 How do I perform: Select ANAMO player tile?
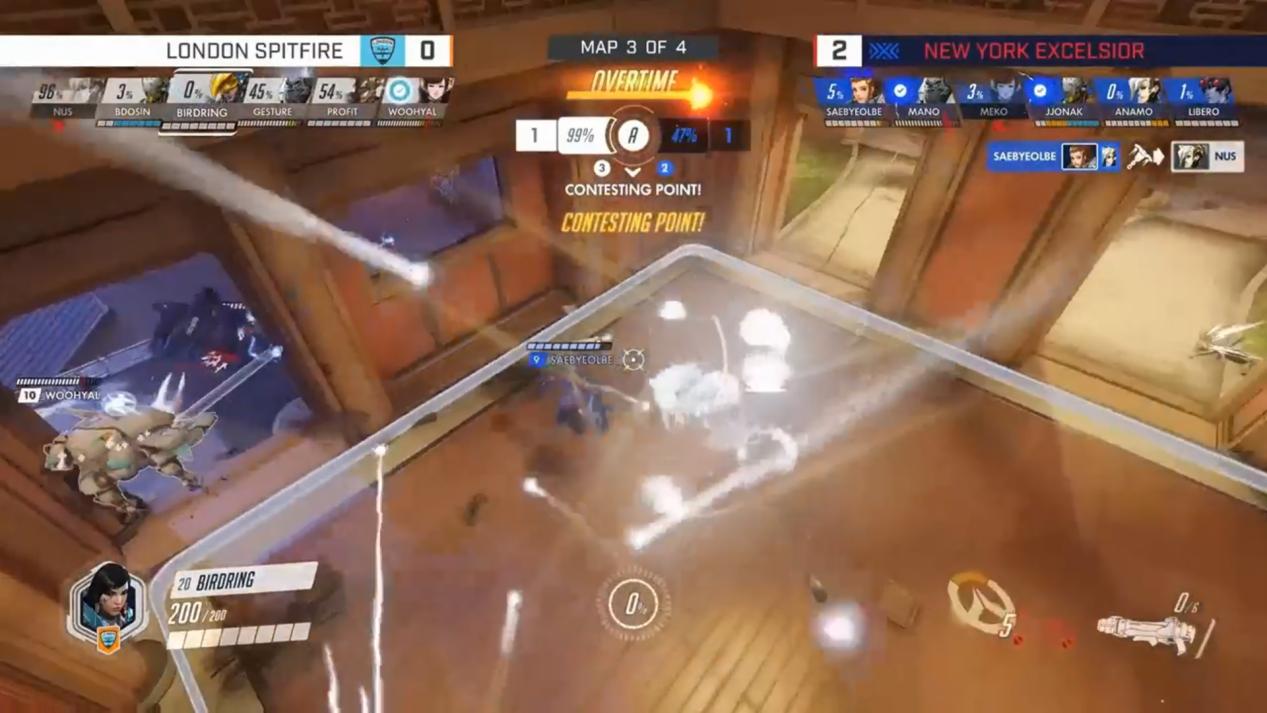tap(1133, 101)
